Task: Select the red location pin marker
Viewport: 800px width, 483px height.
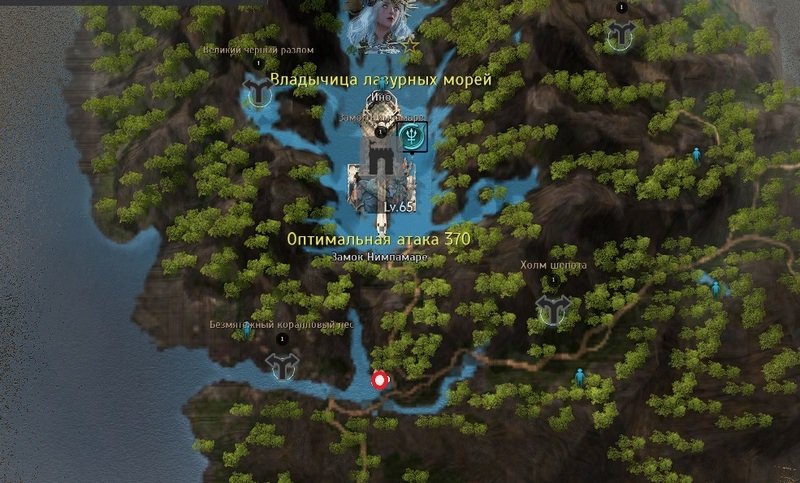Action: click(380, 379)
